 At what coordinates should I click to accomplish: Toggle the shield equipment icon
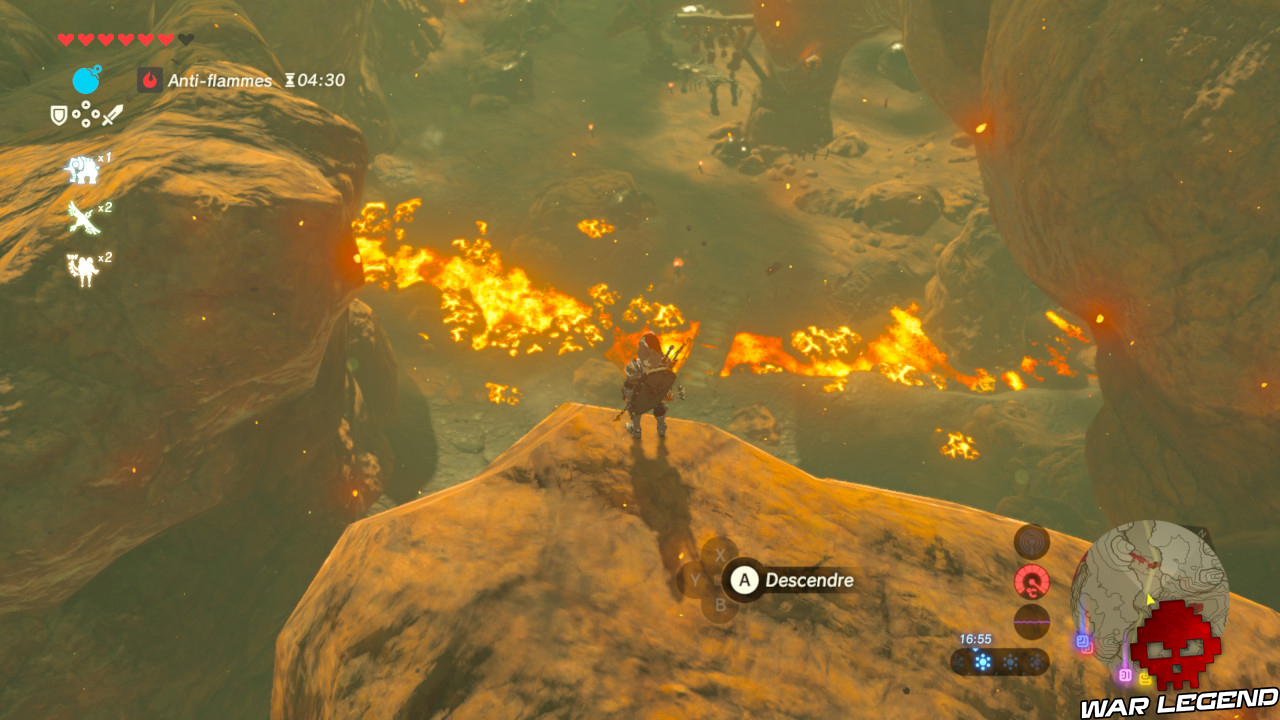click(58, 116)
